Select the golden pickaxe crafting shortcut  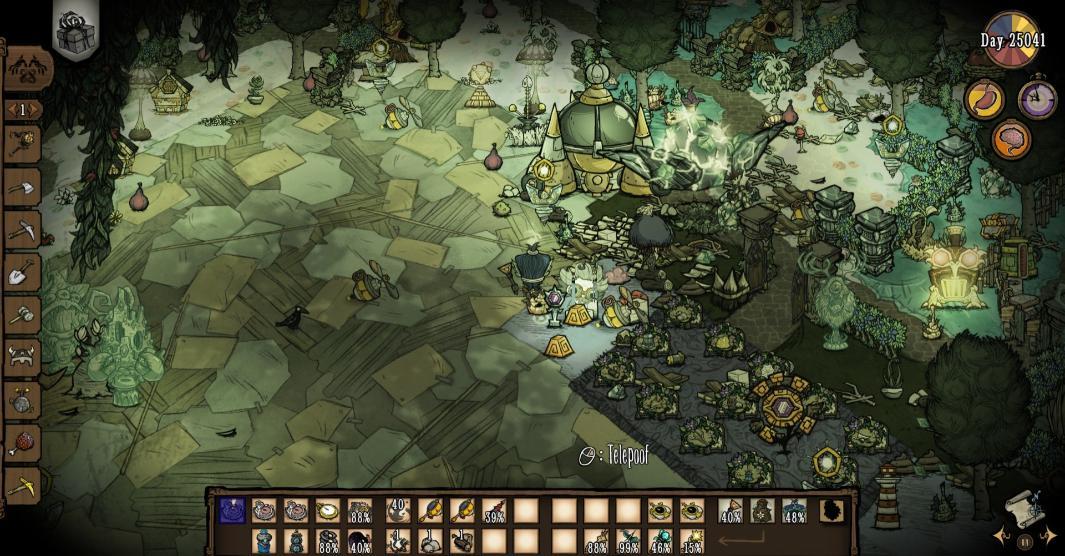coord(22,487)
